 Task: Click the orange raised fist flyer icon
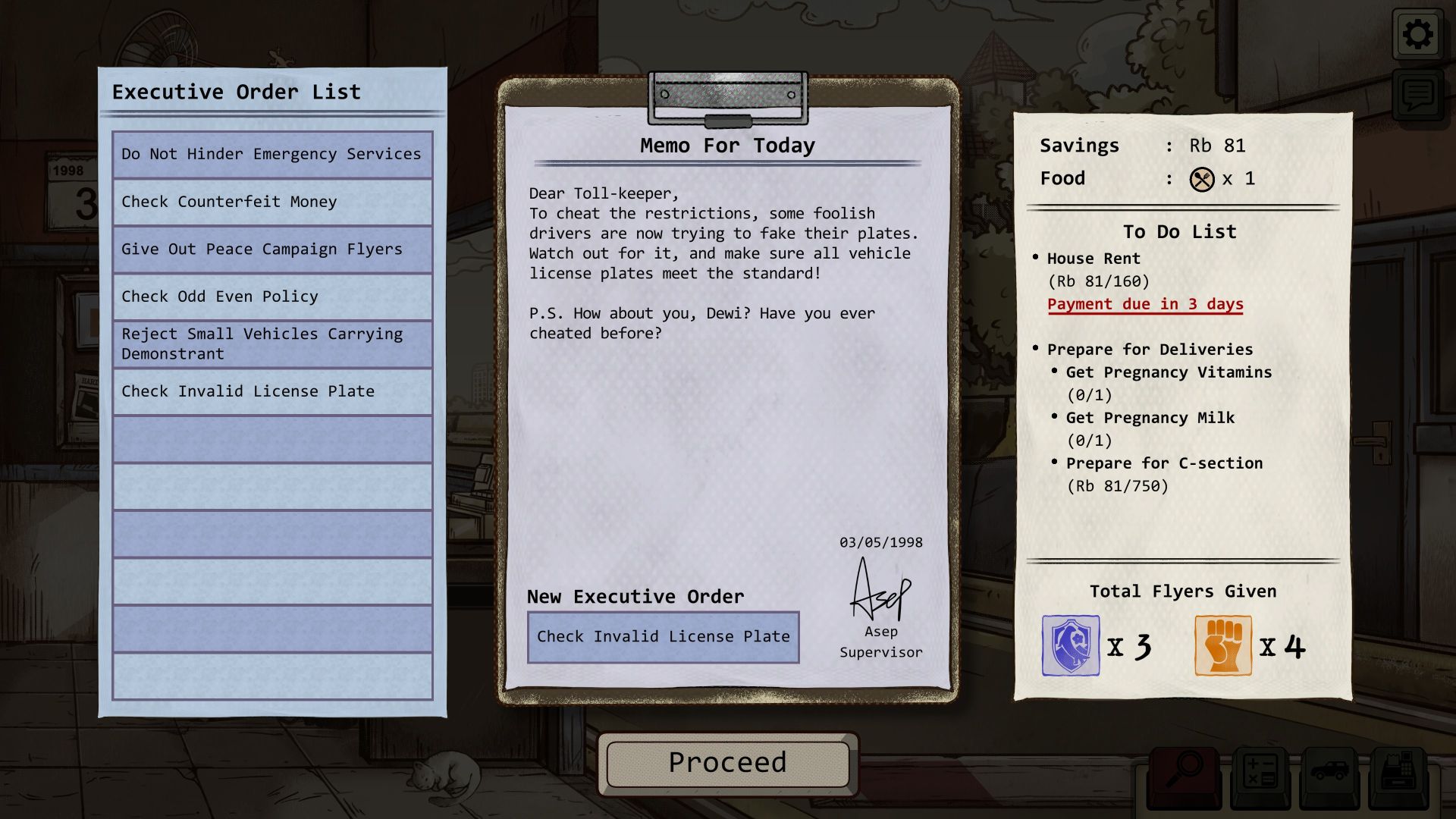(1222, 645)
